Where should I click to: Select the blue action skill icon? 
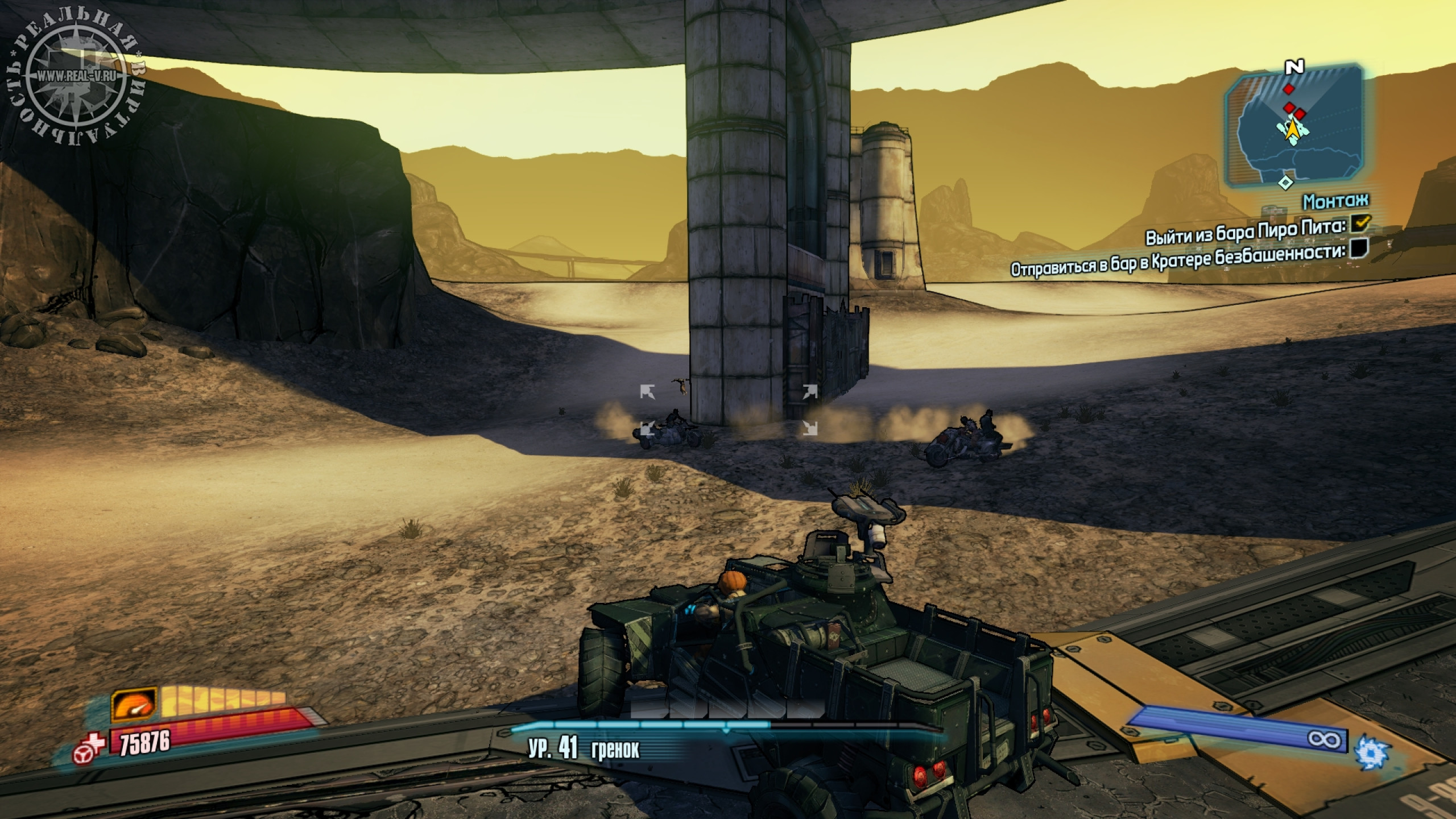1373,751
